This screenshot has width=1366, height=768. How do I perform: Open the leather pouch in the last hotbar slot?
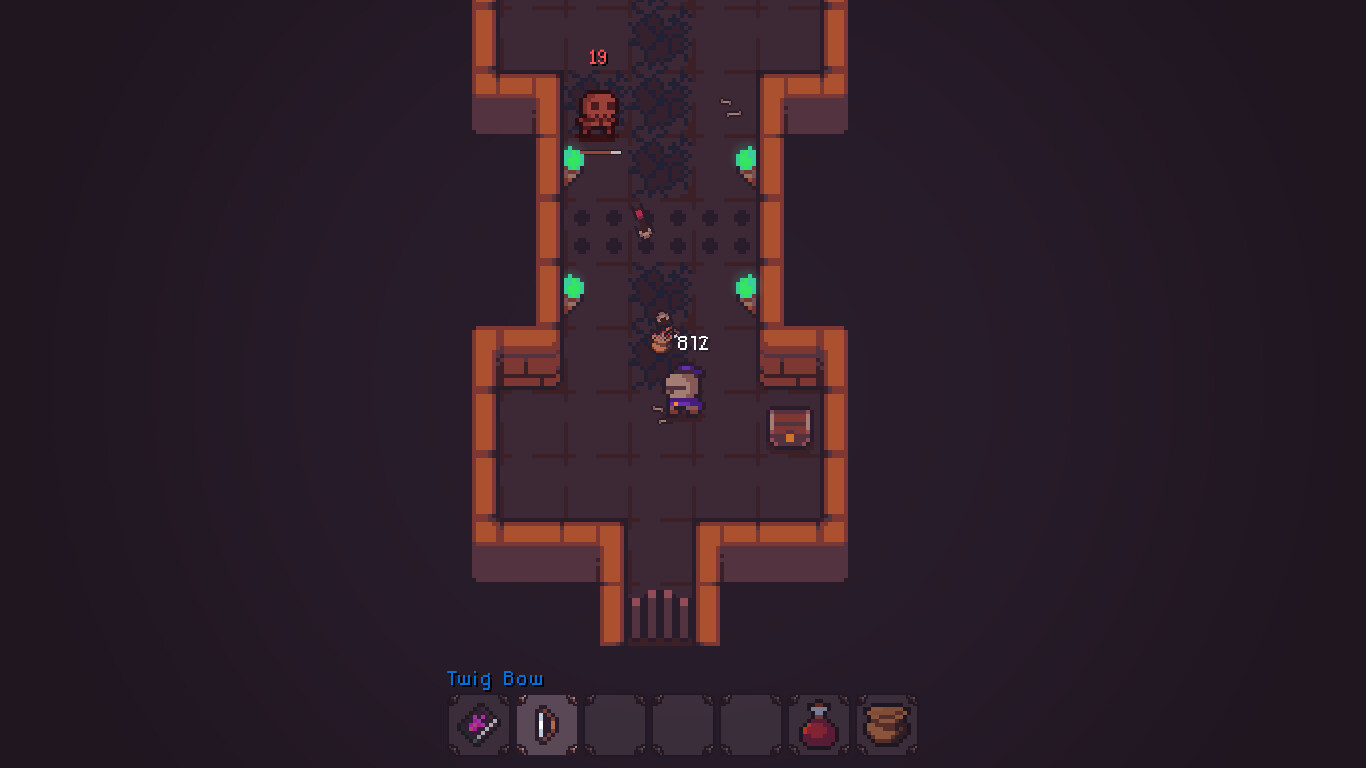(886, 723)
